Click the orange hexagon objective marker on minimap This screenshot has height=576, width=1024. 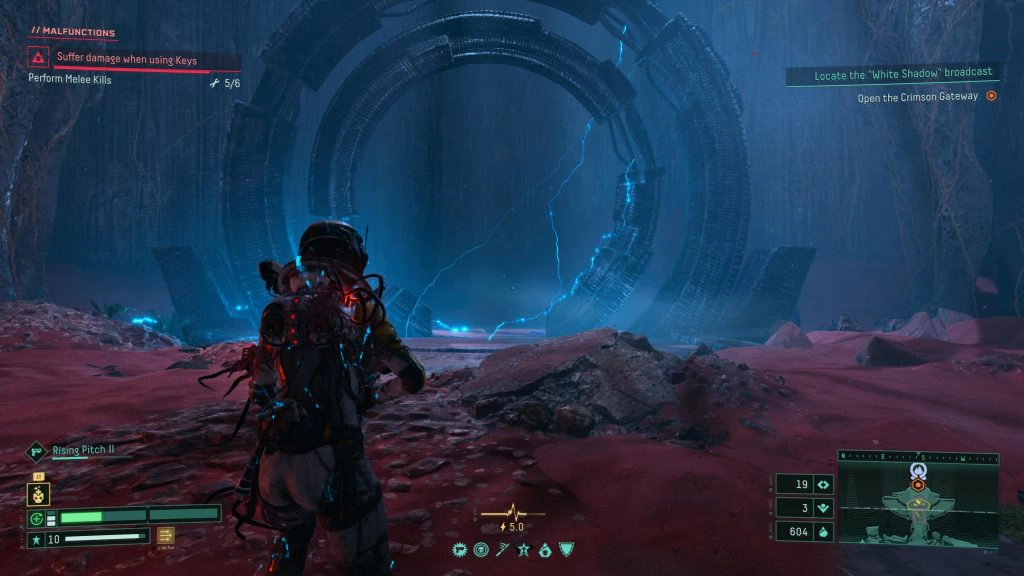(918, 484)
